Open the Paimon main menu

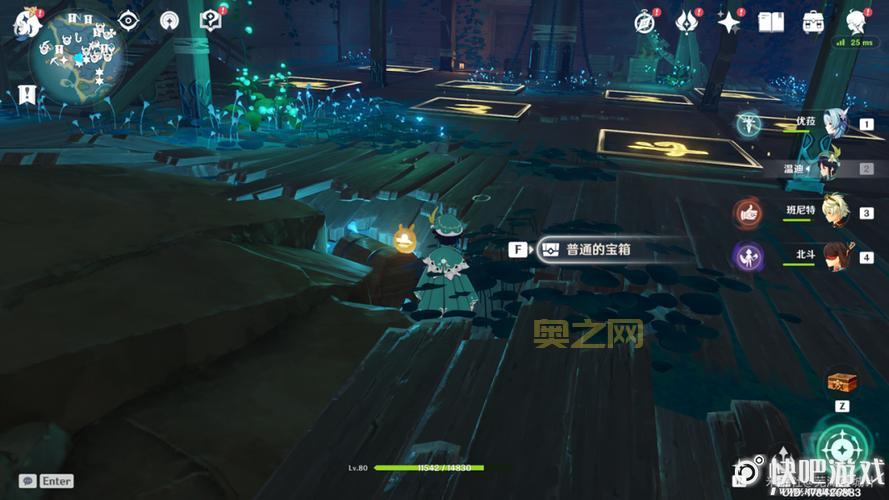coord(23,23)
